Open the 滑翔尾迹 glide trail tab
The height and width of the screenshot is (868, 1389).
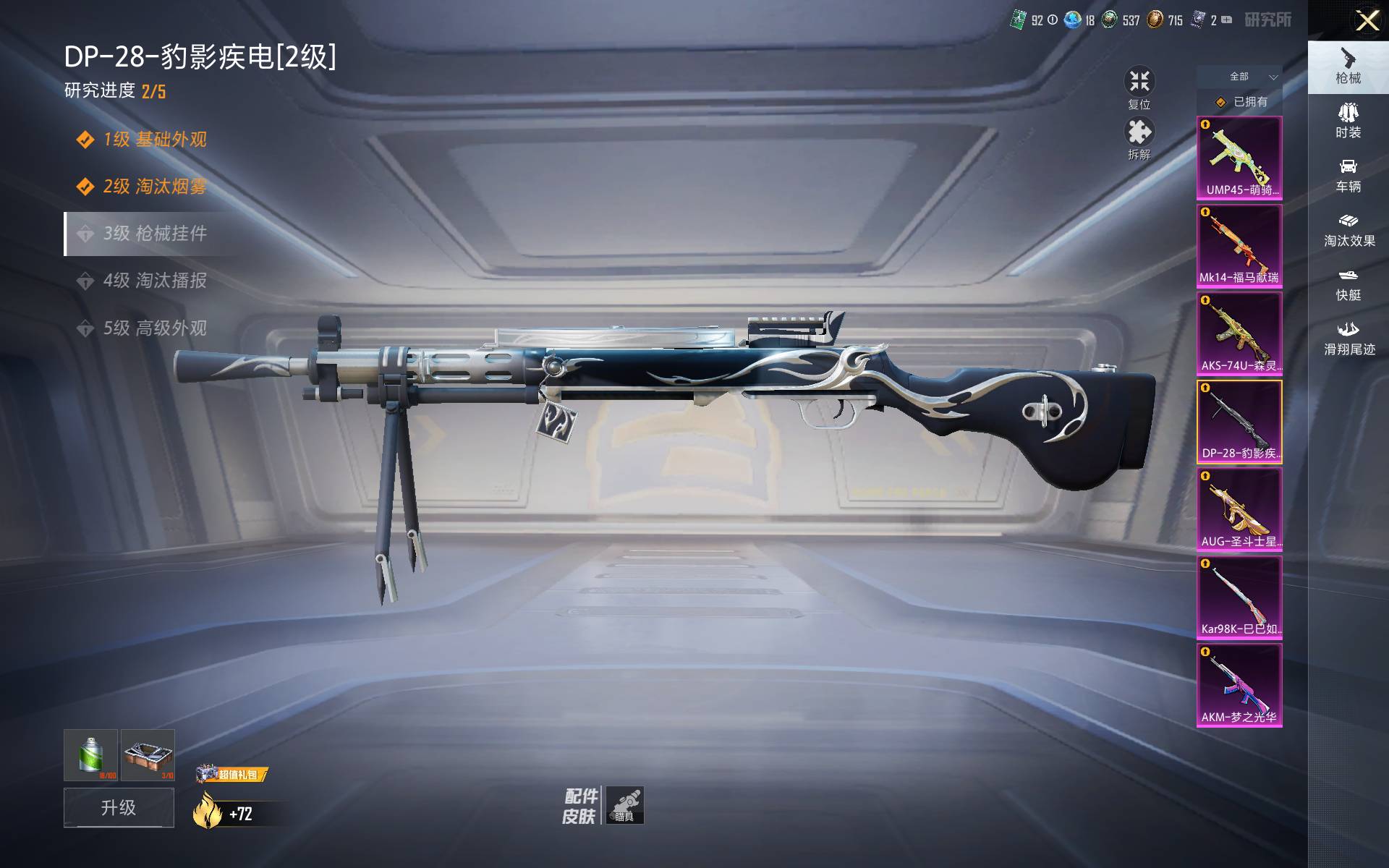(1348, 339)
